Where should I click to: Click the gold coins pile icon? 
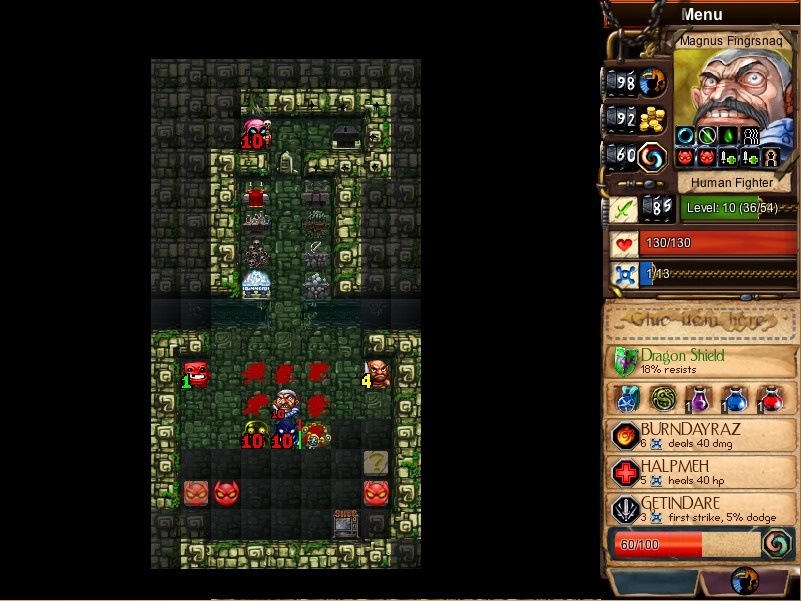pyautogui.click(x=653, y=119)
